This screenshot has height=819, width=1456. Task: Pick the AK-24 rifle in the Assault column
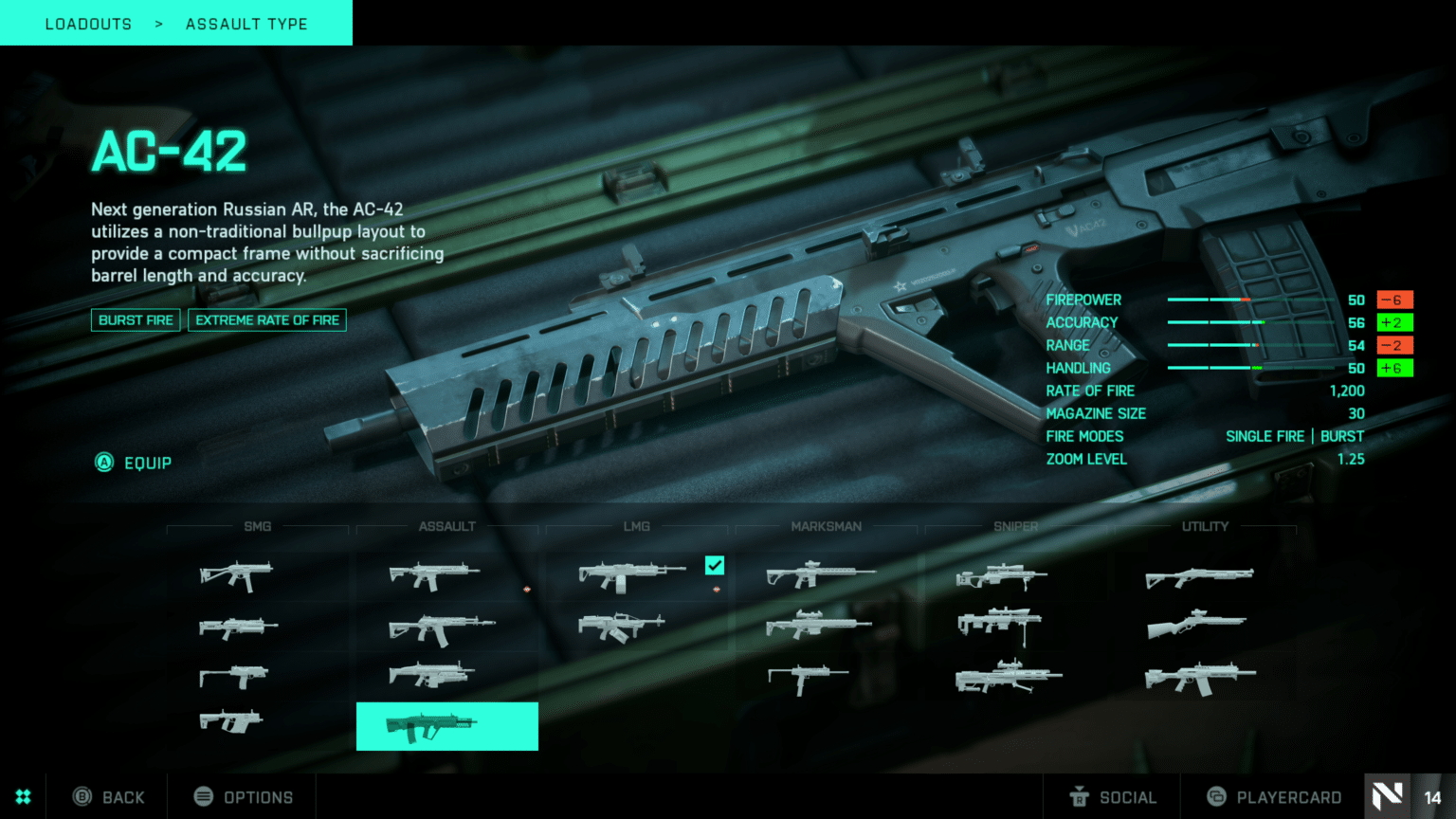click(442, 628)
